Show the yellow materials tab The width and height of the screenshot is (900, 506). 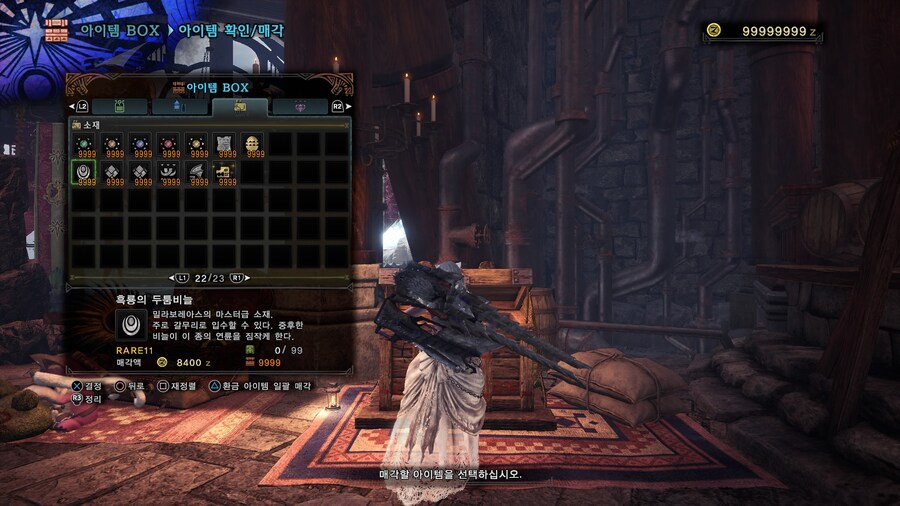(239, 106)
